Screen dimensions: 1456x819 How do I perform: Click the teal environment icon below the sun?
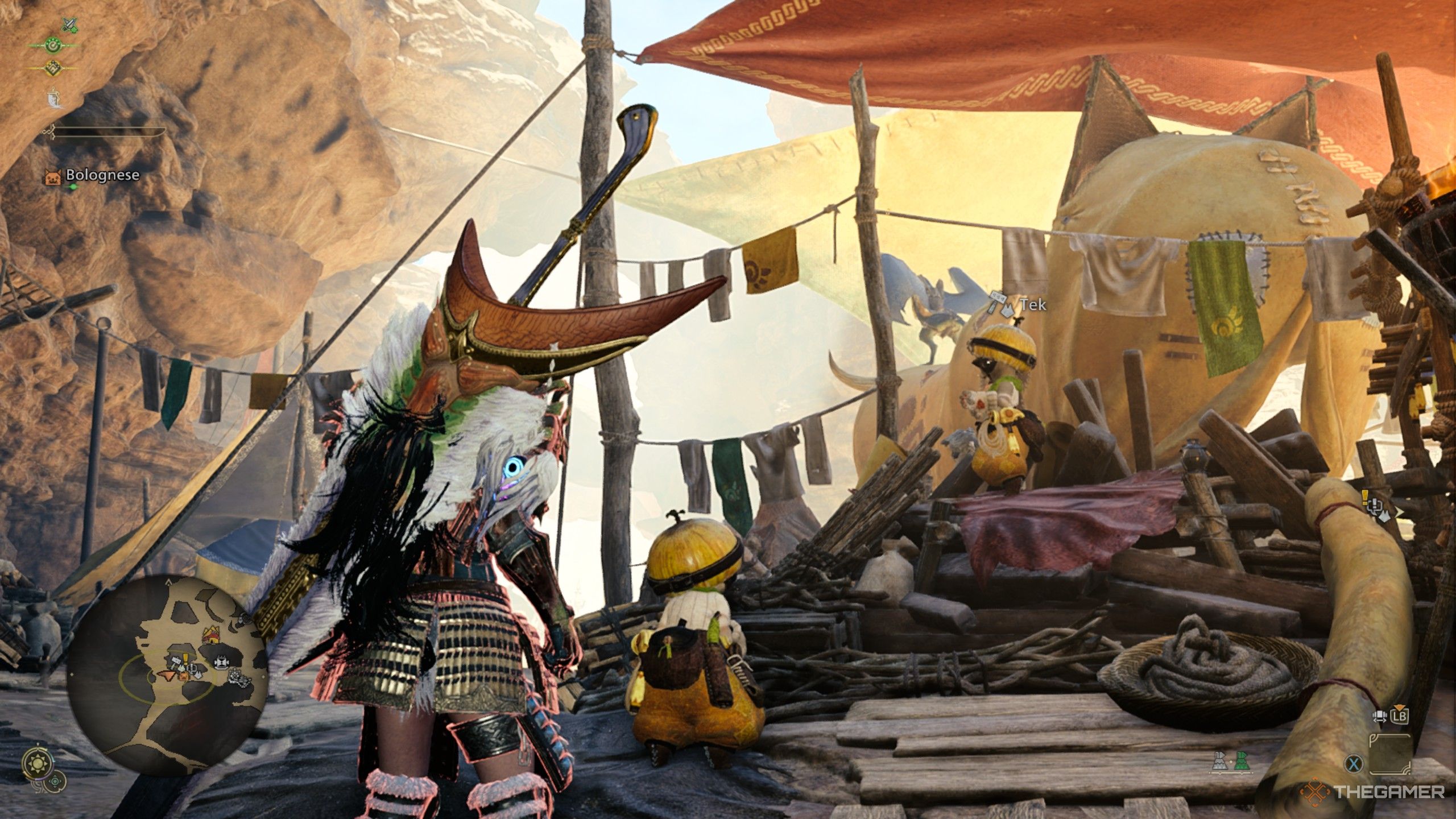pyautogui.click(x=56, y=781)
